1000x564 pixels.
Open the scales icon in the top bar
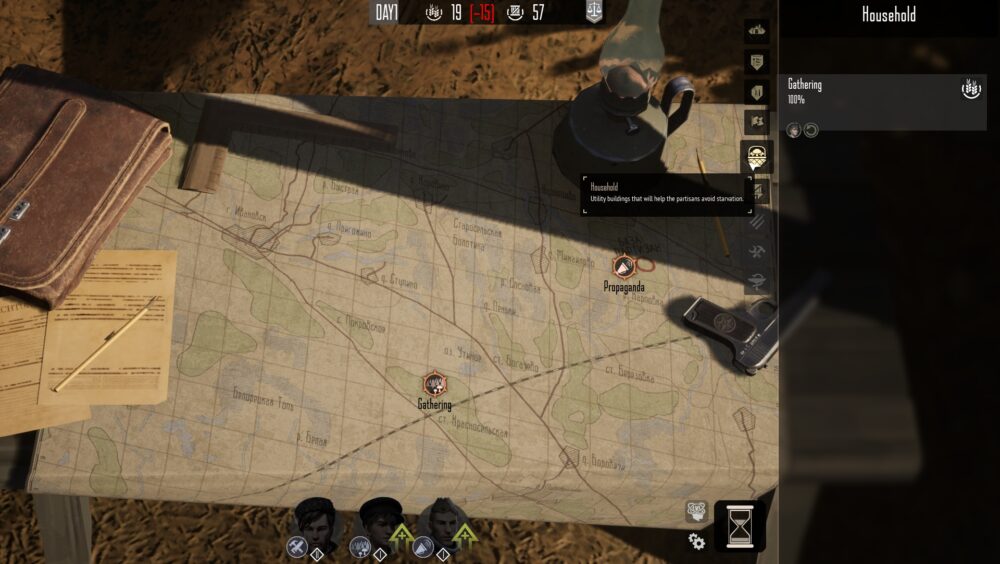click(x=594, y=13)
